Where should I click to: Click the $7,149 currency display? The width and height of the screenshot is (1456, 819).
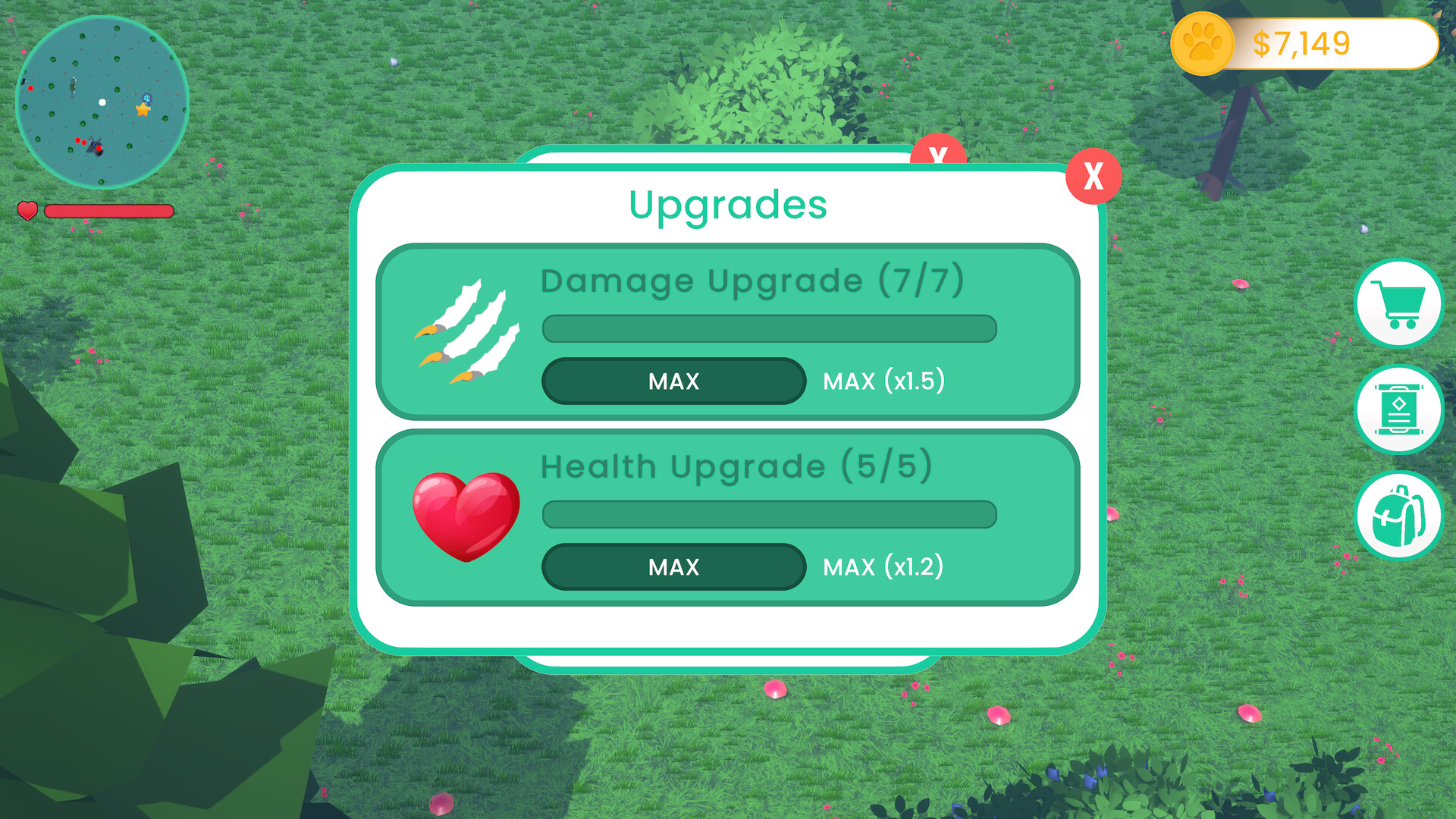pos(1301,43)
